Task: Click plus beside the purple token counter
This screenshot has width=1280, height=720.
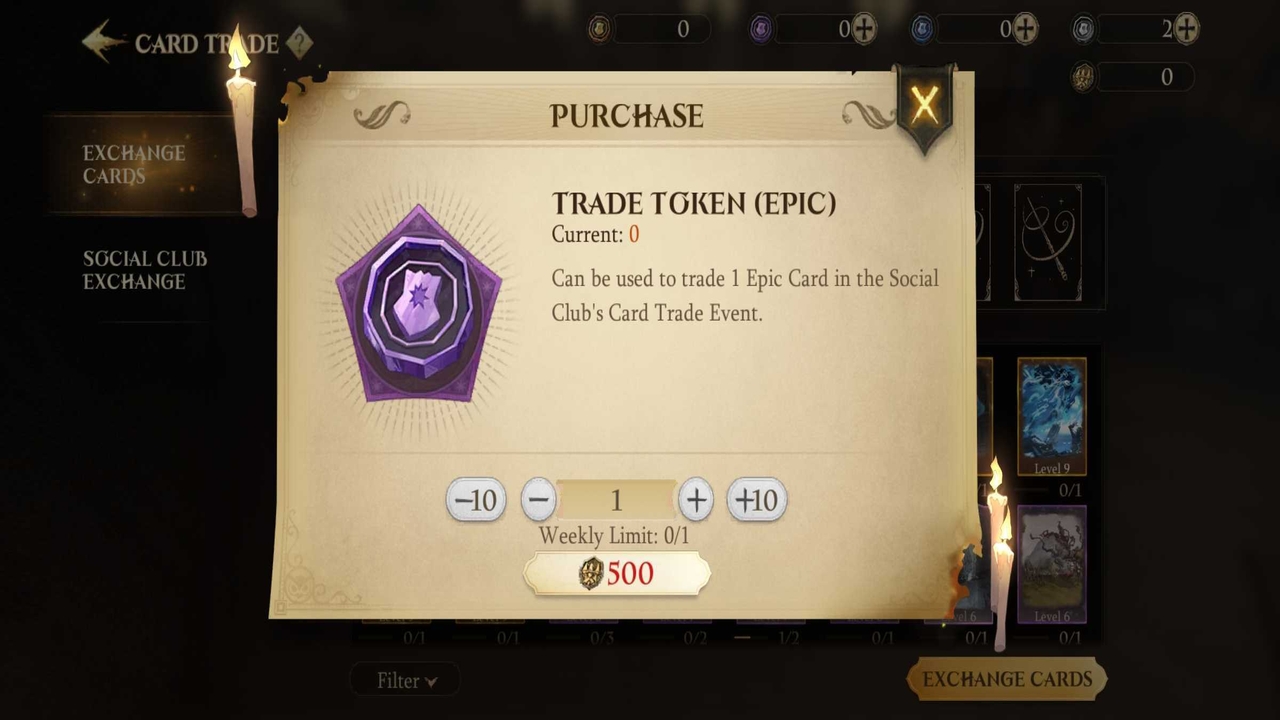Action: [x=862, y=29]
